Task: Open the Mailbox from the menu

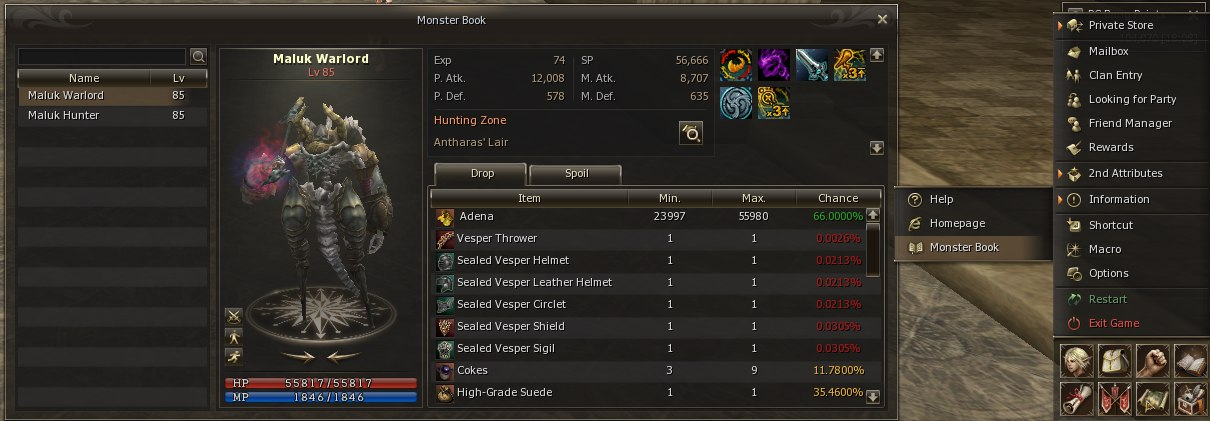Action: pos(1108,51)
